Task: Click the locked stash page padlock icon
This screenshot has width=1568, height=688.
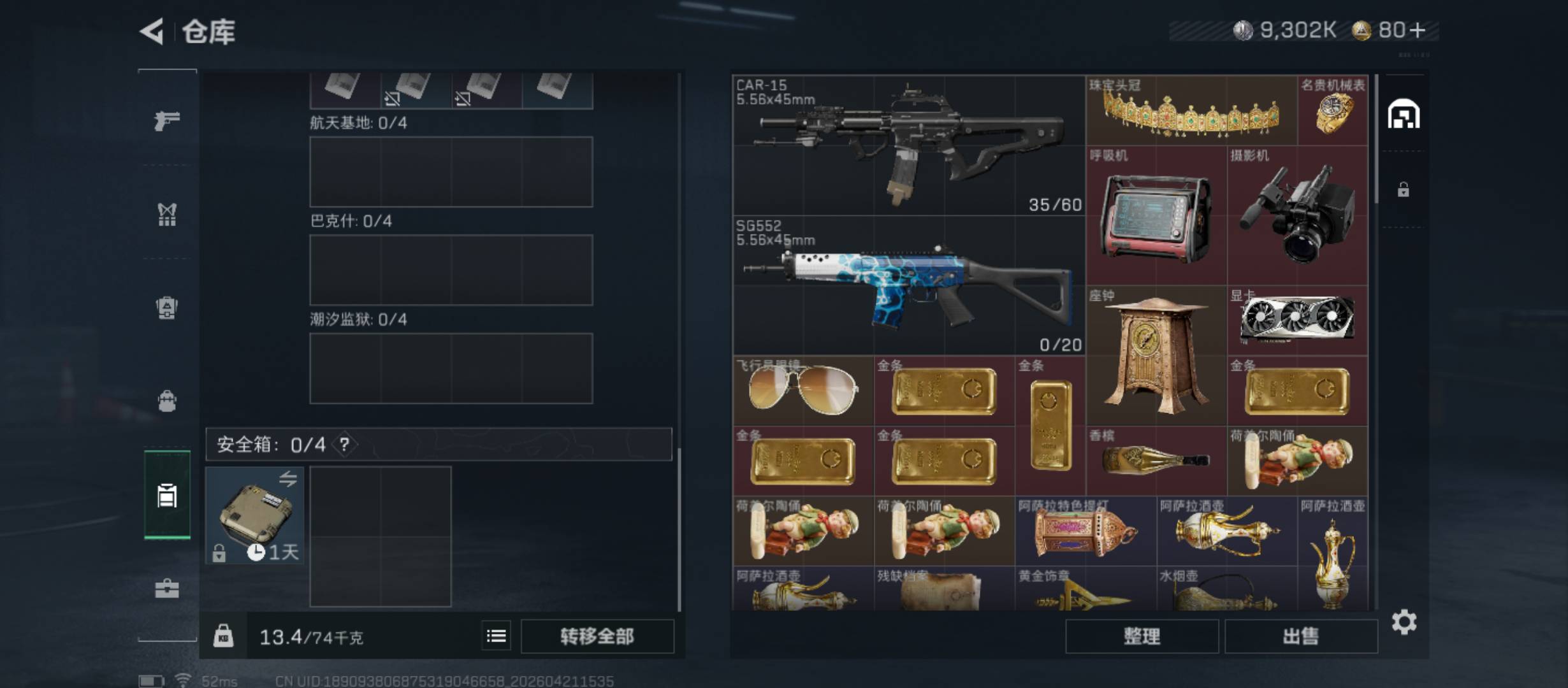Action: (1403, 189)
